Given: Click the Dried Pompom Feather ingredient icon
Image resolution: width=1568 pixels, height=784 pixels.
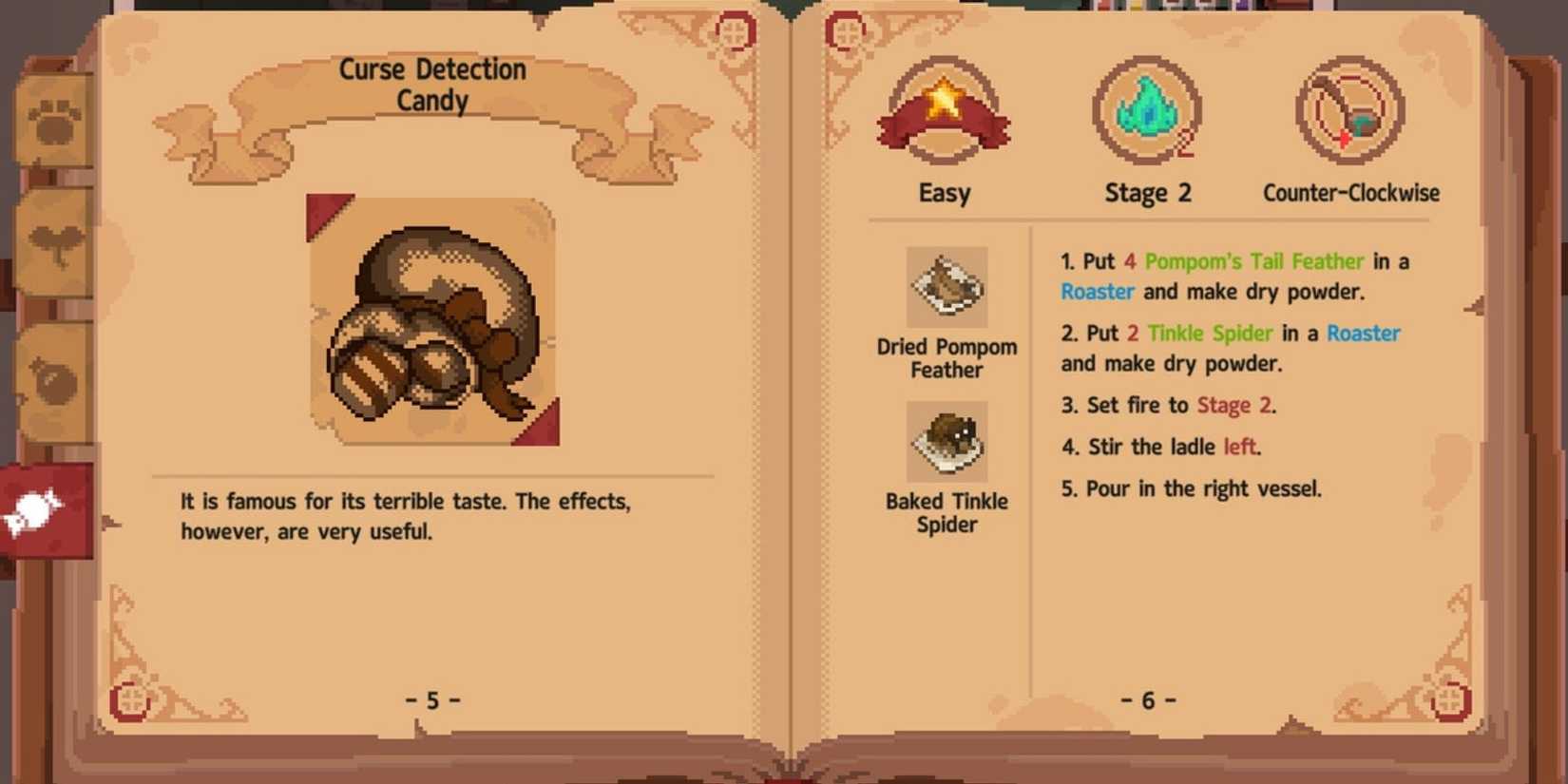Looking at the screenshot, I should tap(947, 285).
